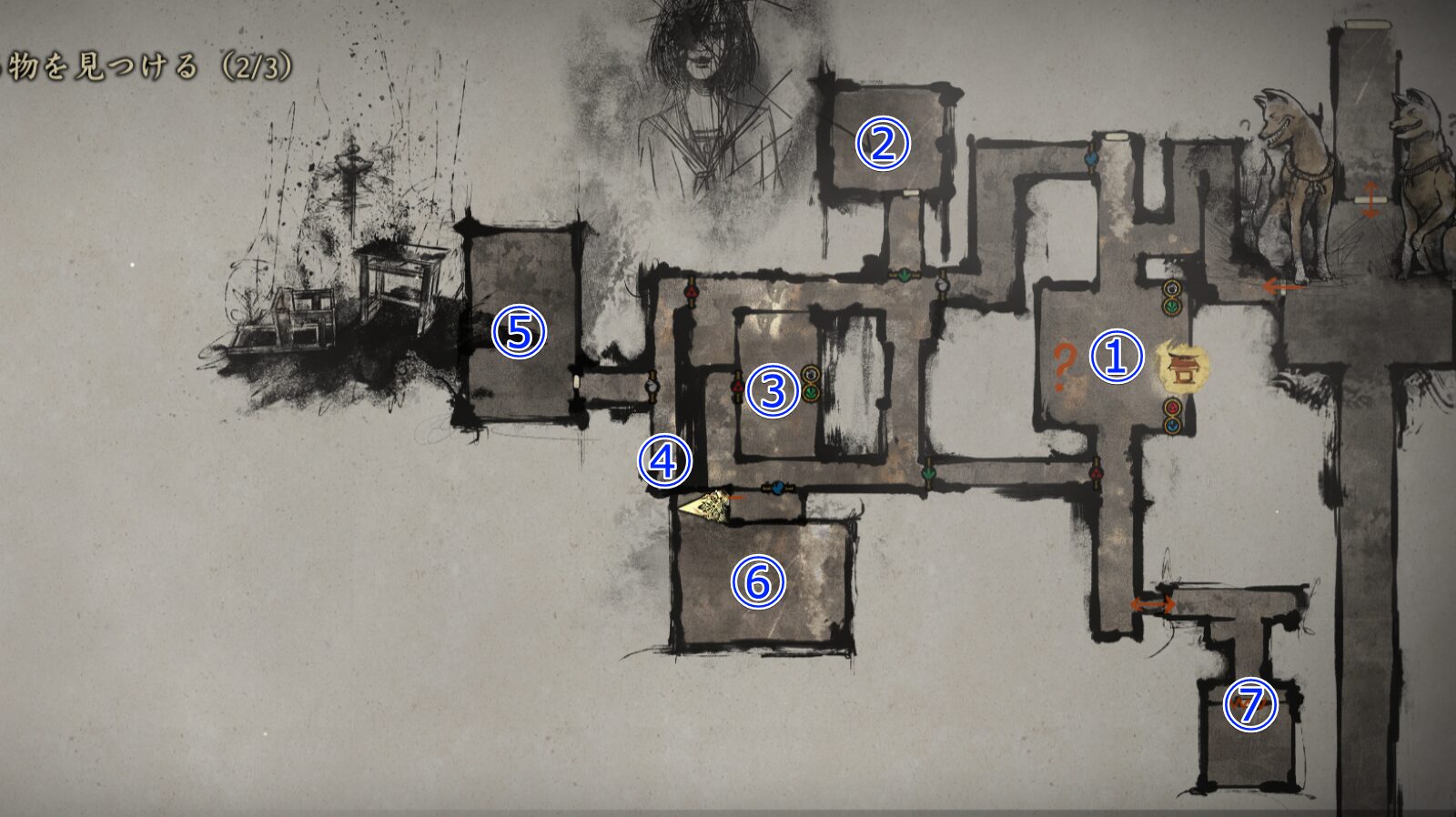This screenshot has width=1456, height=817.
Task: Select the red seal icon right of the shrine symbol
Action: (1171, 406)
